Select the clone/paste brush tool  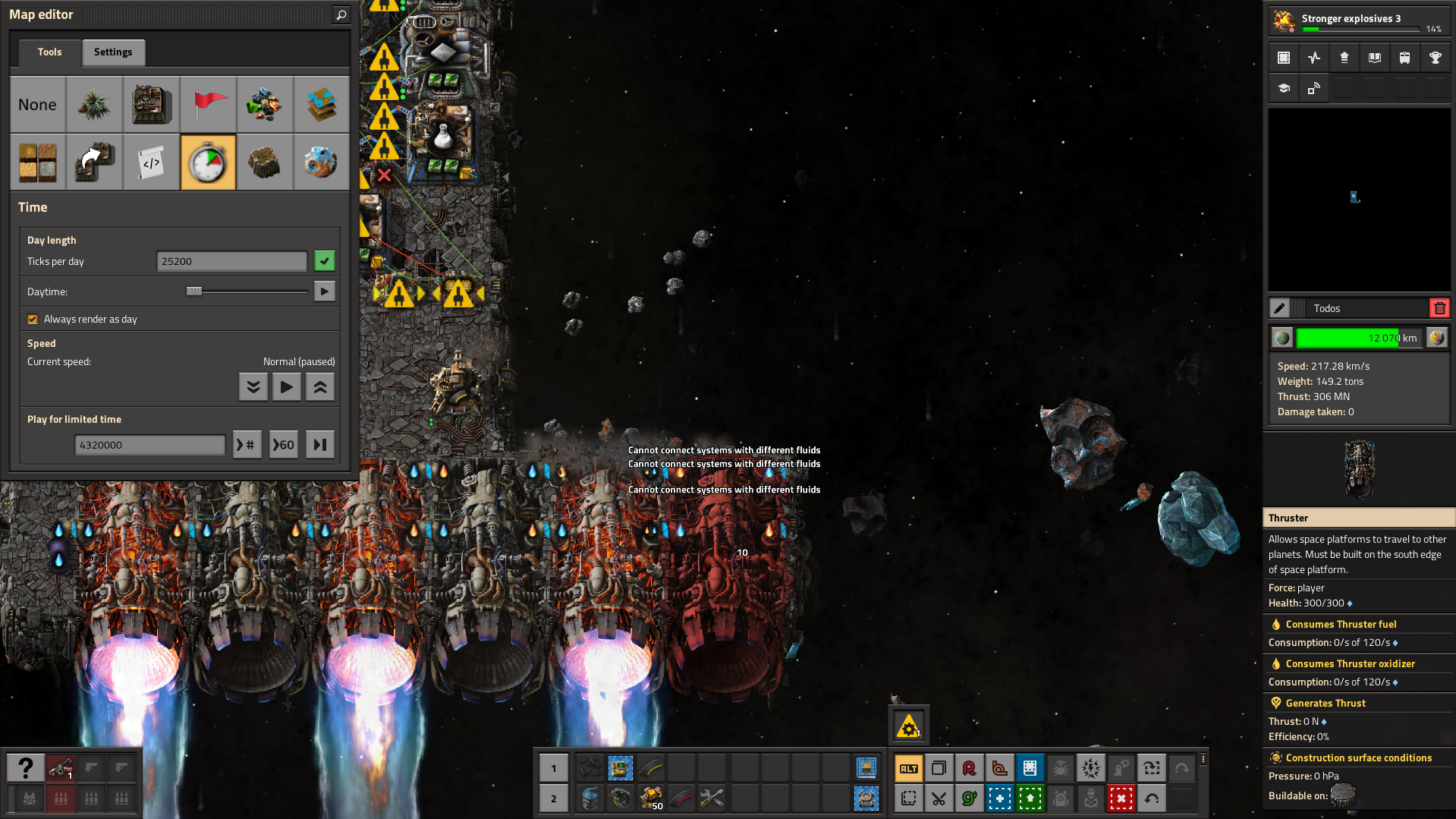pos(93,162)
